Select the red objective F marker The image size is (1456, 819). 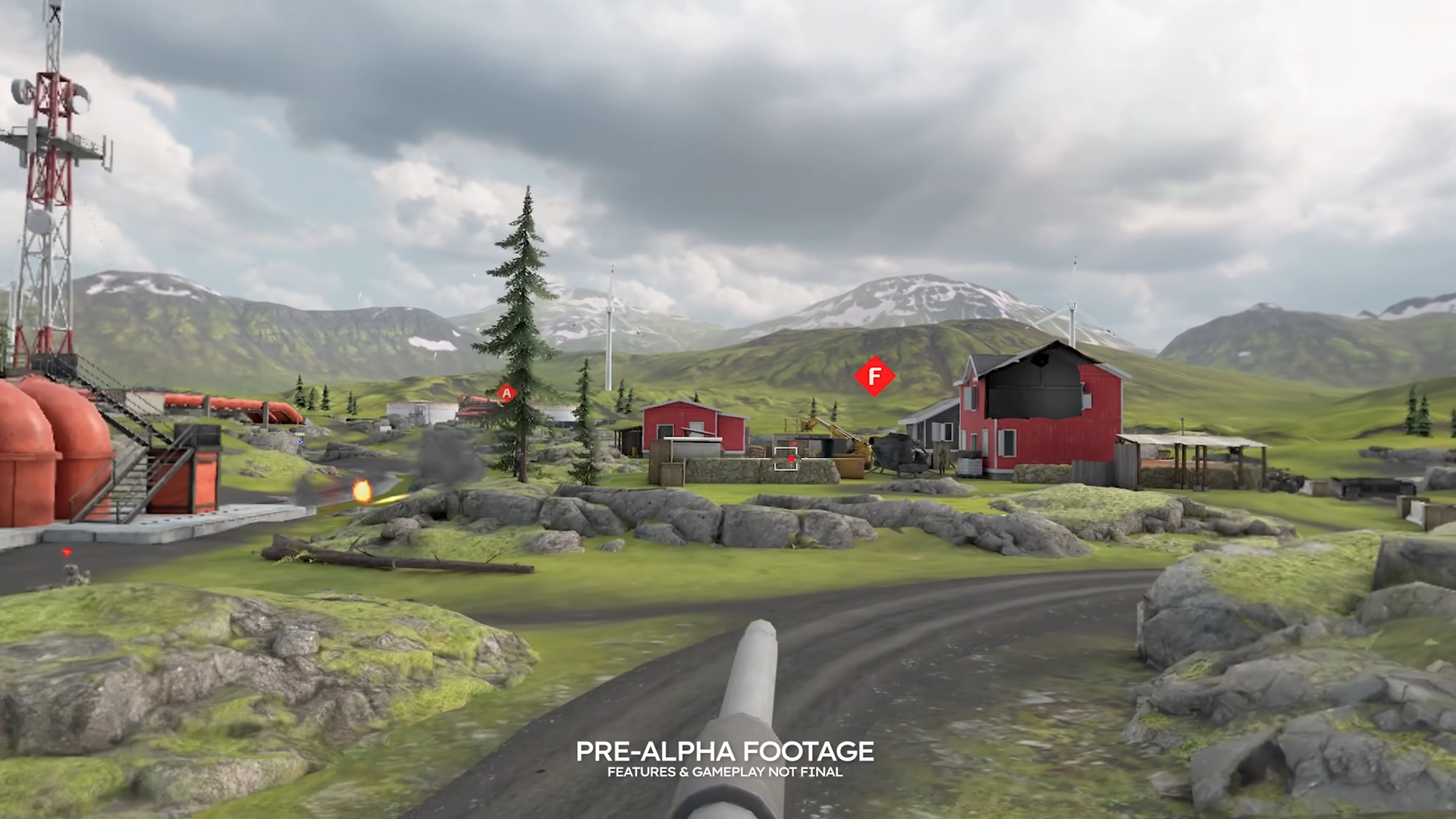click(874, 376)
